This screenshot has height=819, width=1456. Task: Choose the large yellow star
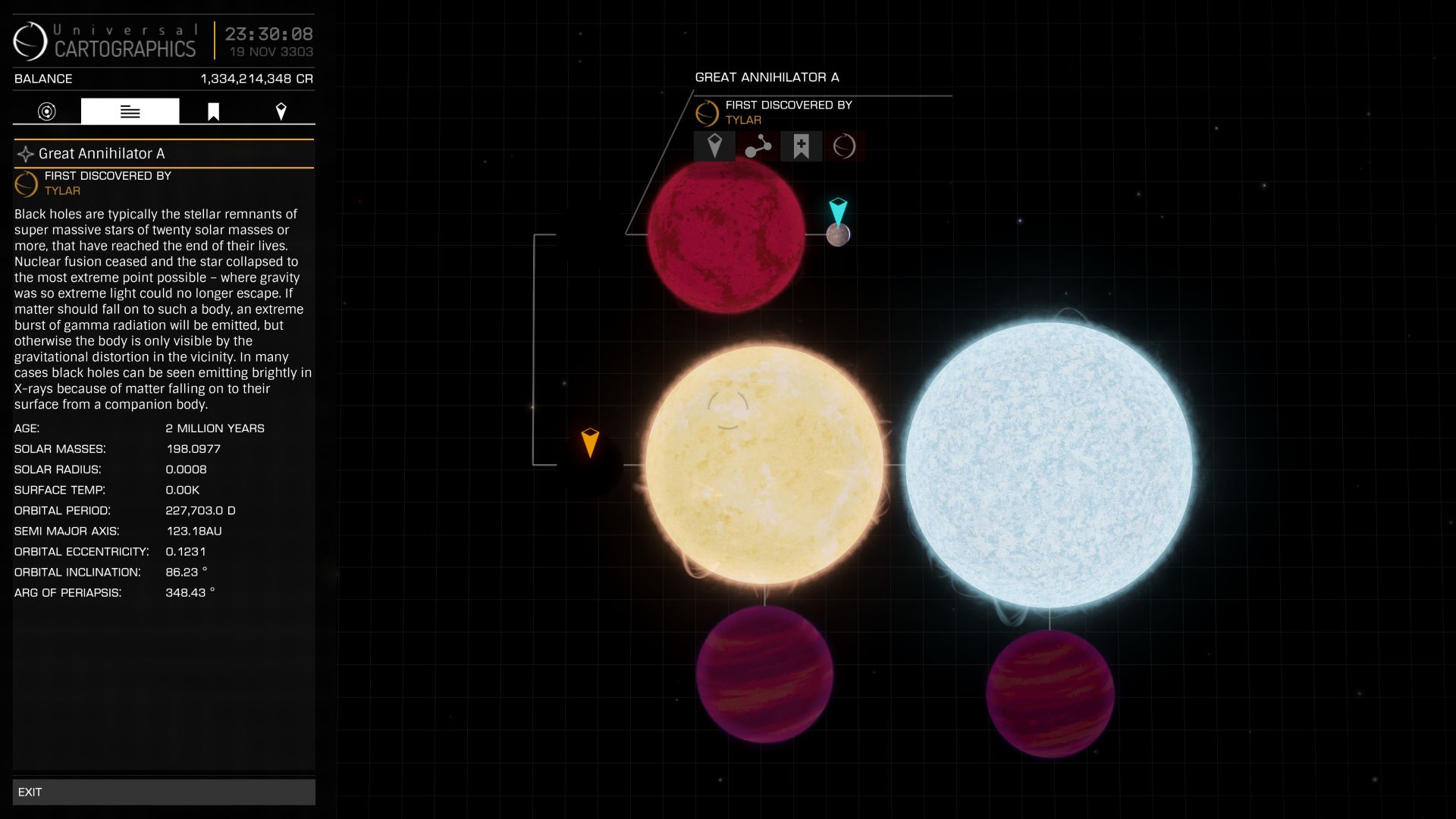coord(764,464)
